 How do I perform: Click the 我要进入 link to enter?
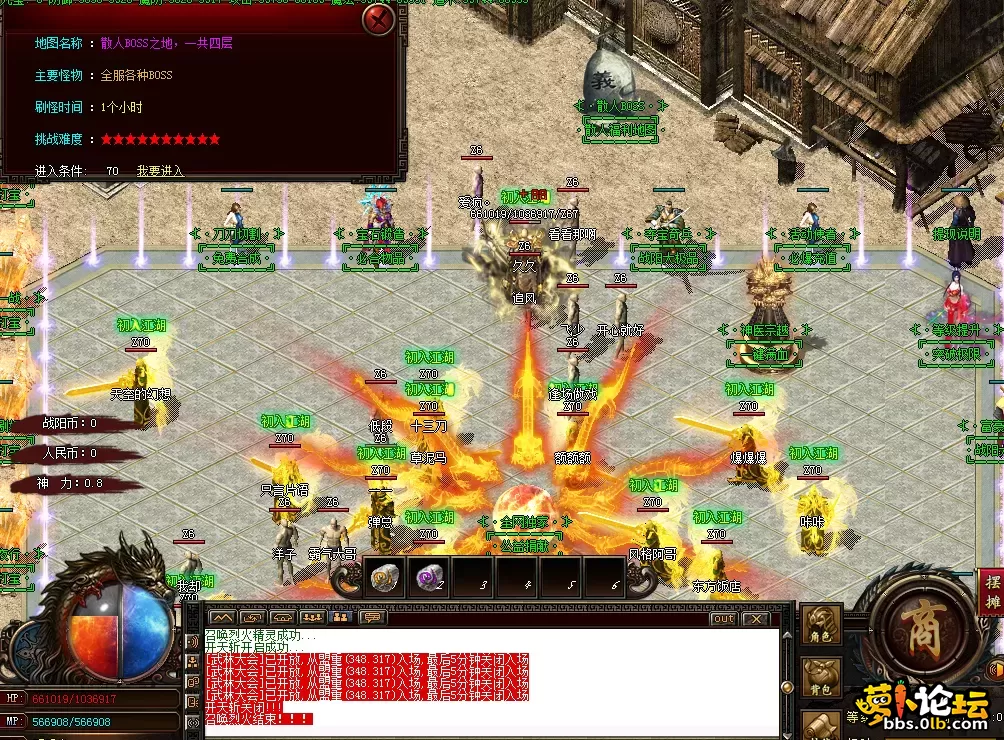pos(160,171)
